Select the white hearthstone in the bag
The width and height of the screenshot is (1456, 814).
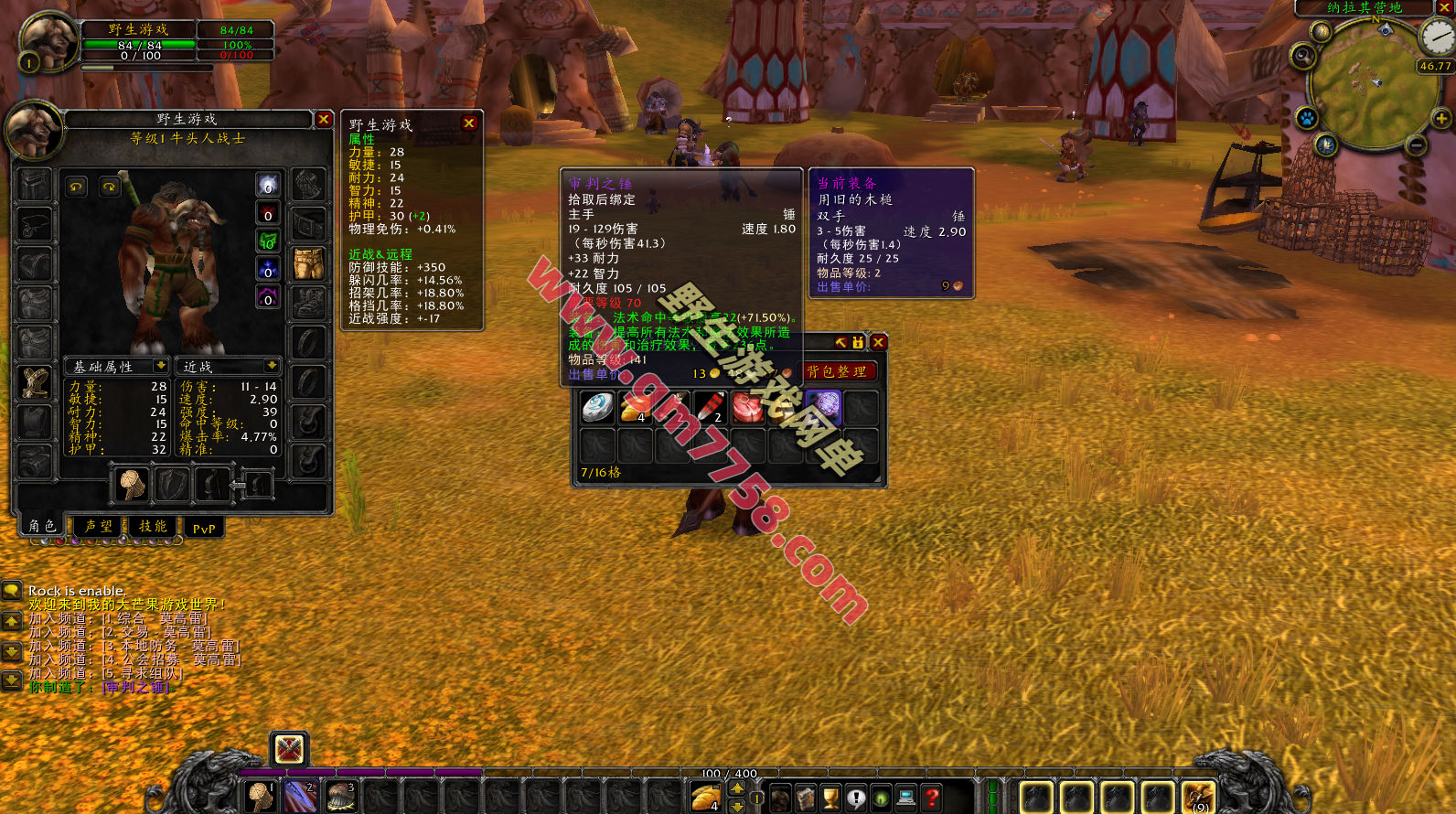pos(598,407)
